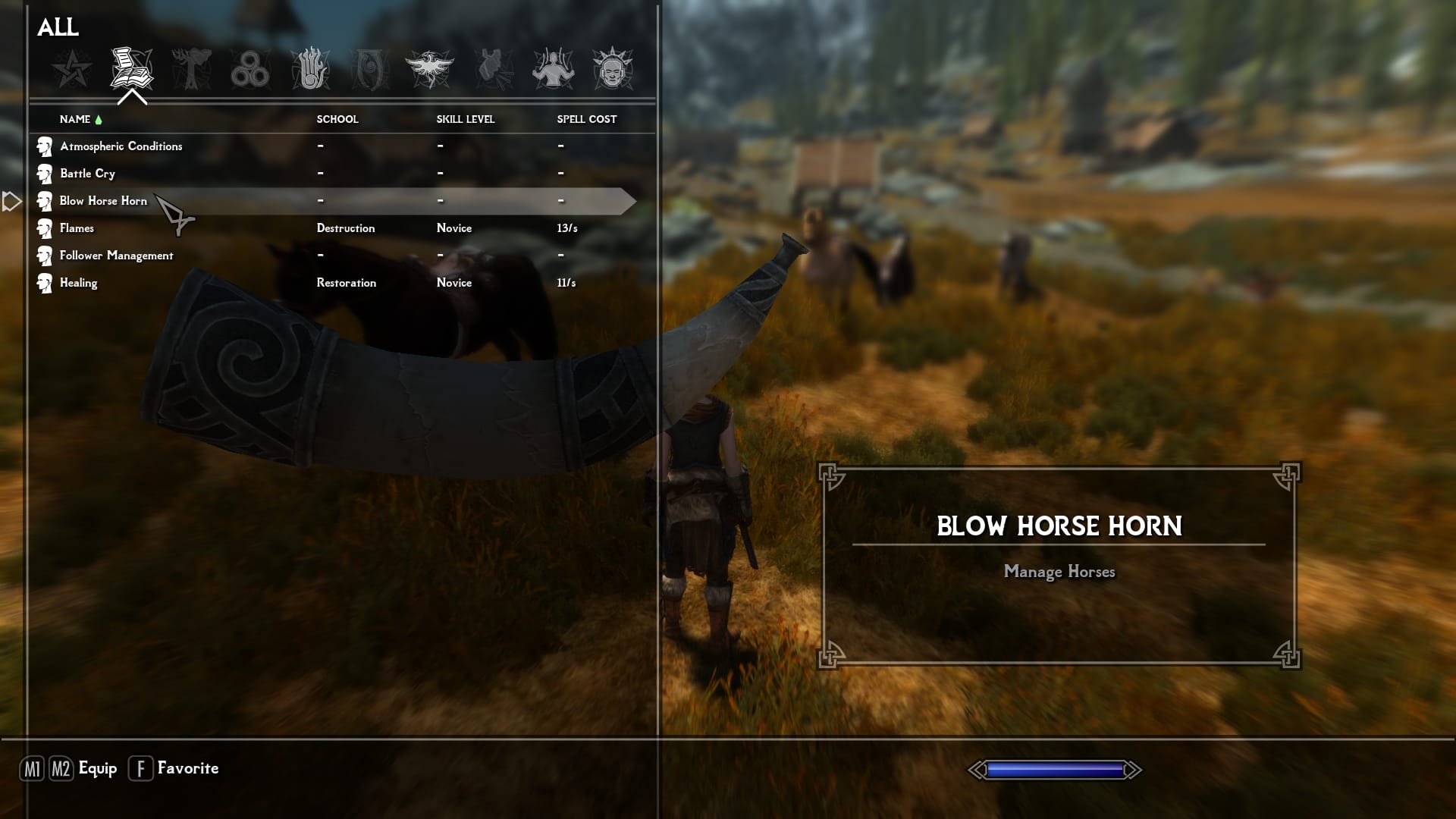
Task: View the Active Effects category
Action: pos(612,69)
